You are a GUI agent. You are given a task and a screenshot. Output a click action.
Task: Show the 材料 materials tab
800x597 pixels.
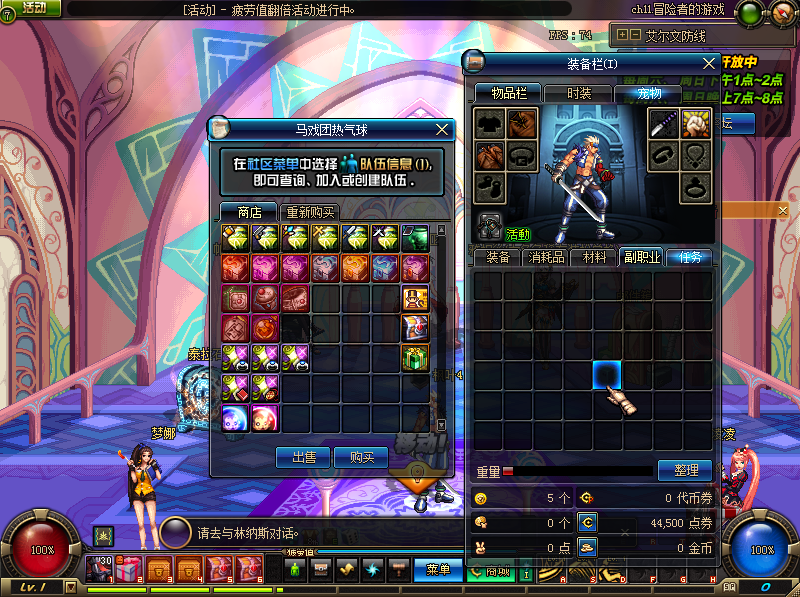coord(594,257)
